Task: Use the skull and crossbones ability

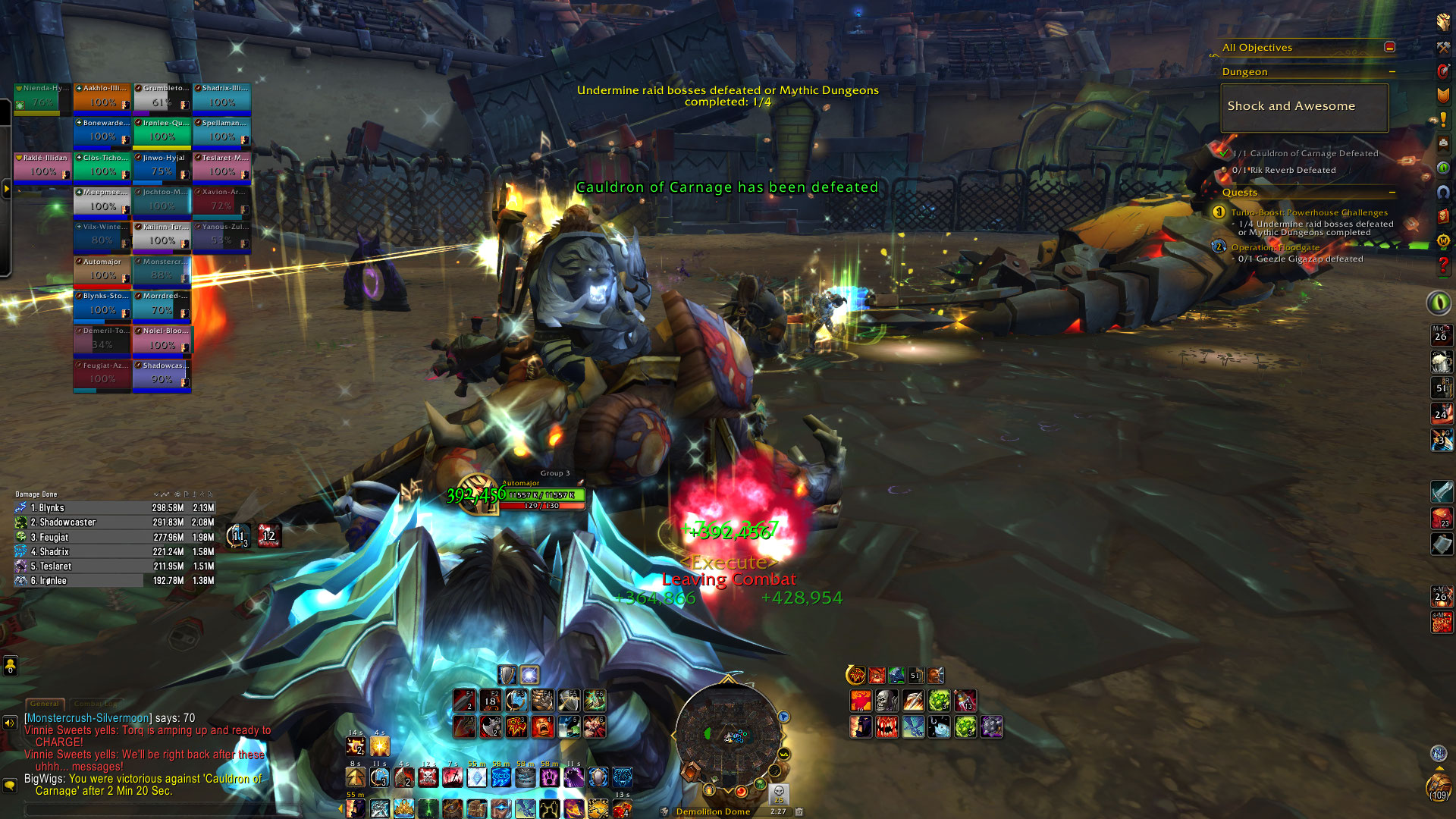Action: tap(428, 777)
